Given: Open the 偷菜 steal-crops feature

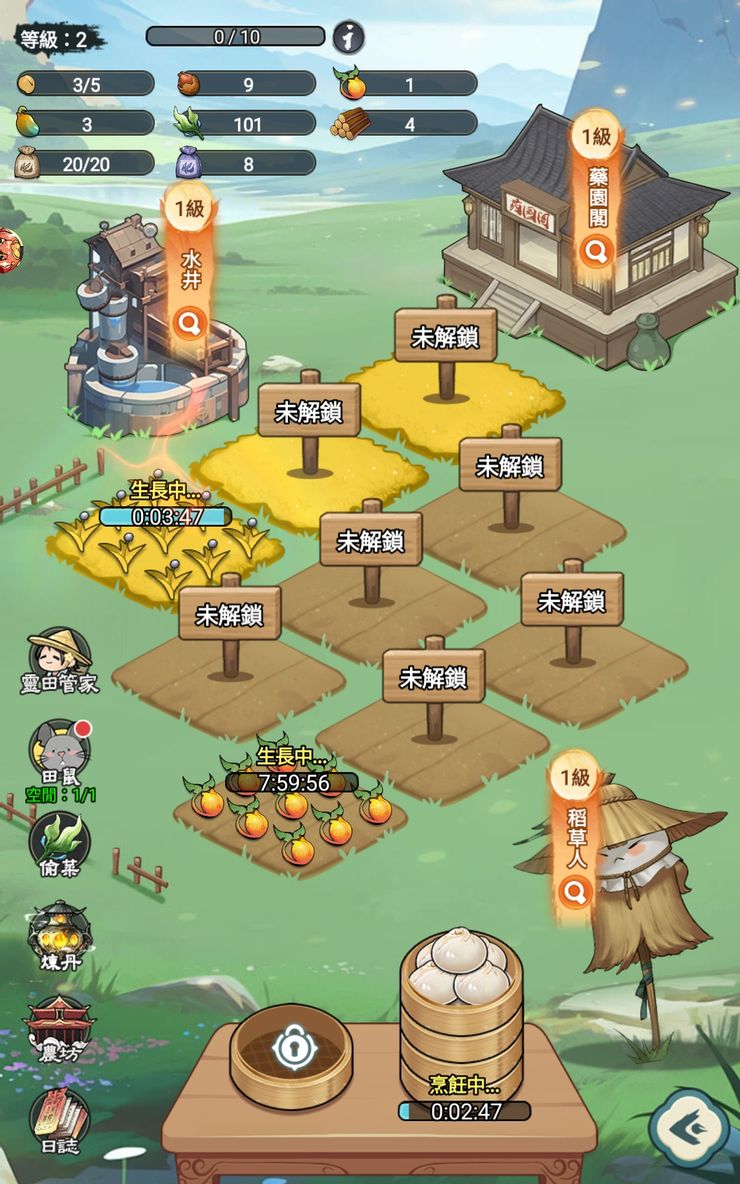Looking at the screenshot, I should click(60, 838).
